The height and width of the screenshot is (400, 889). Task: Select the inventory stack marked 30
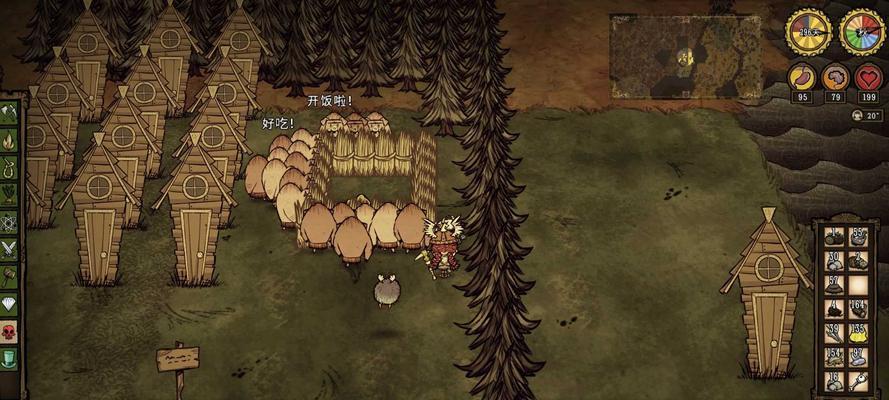(x=833, y=260)
